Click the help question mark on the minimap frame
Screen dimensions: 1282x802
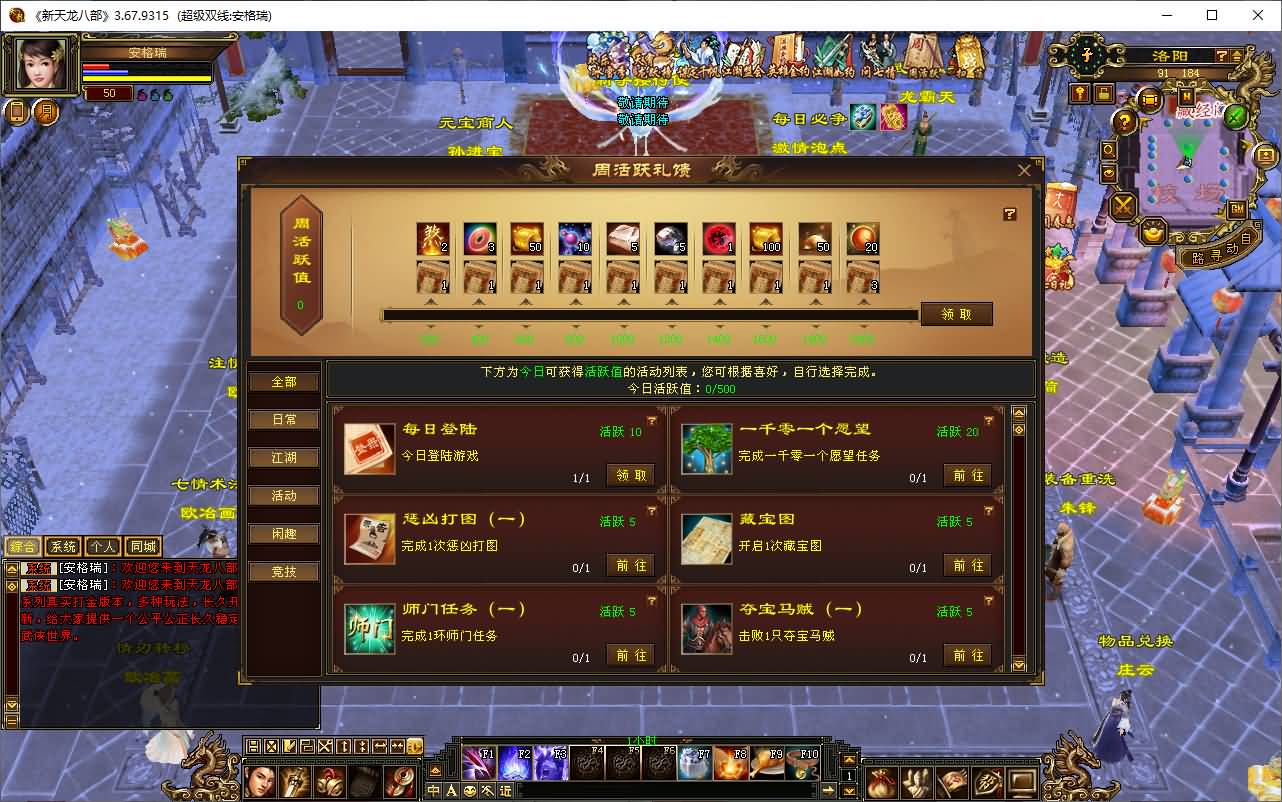(x=1223, y=56)
